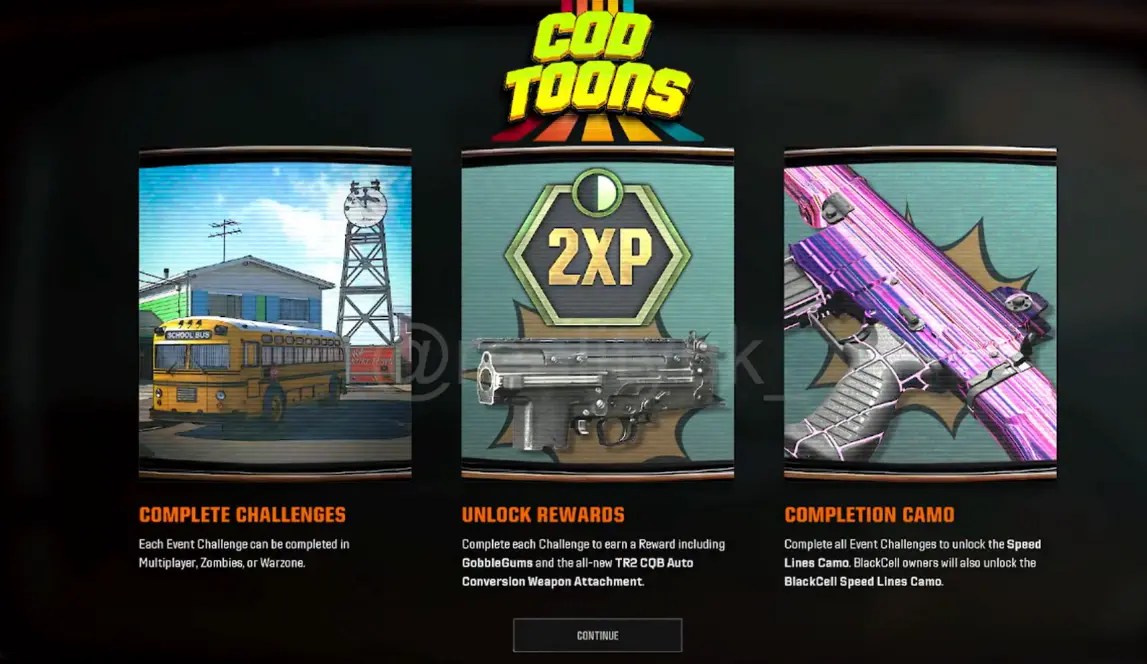
Task: Open the Completion Camo weapon panel
Action: (x=920, y=313)
